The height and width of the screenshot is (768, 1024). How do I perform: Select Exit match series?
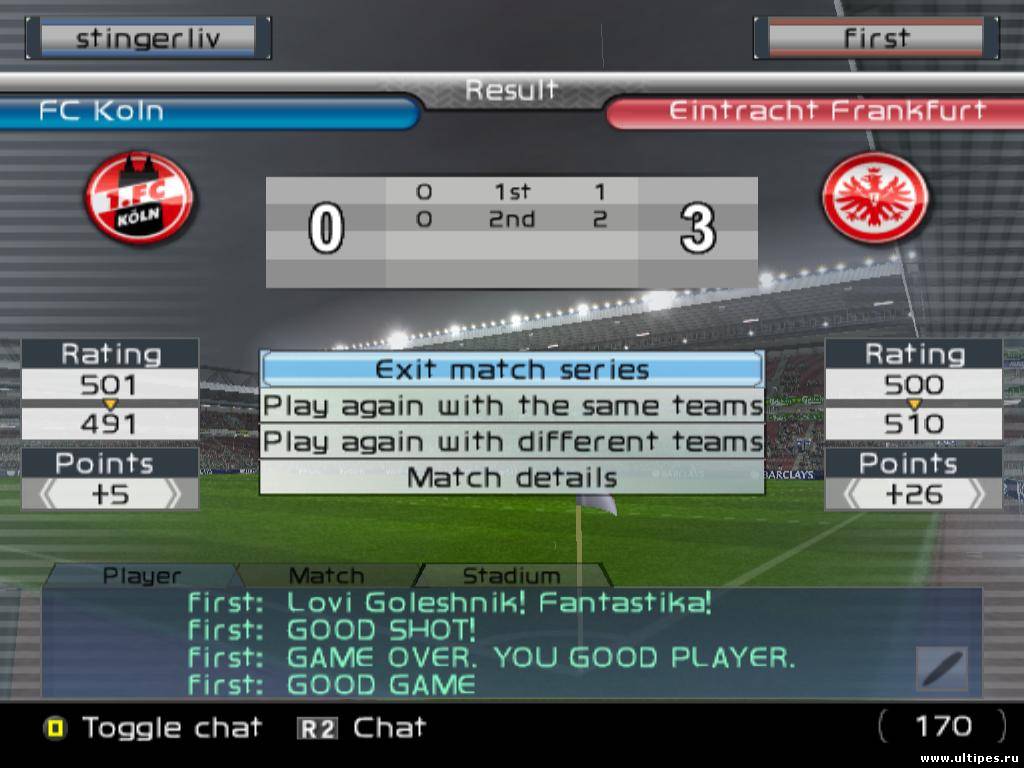click(511, 369)
